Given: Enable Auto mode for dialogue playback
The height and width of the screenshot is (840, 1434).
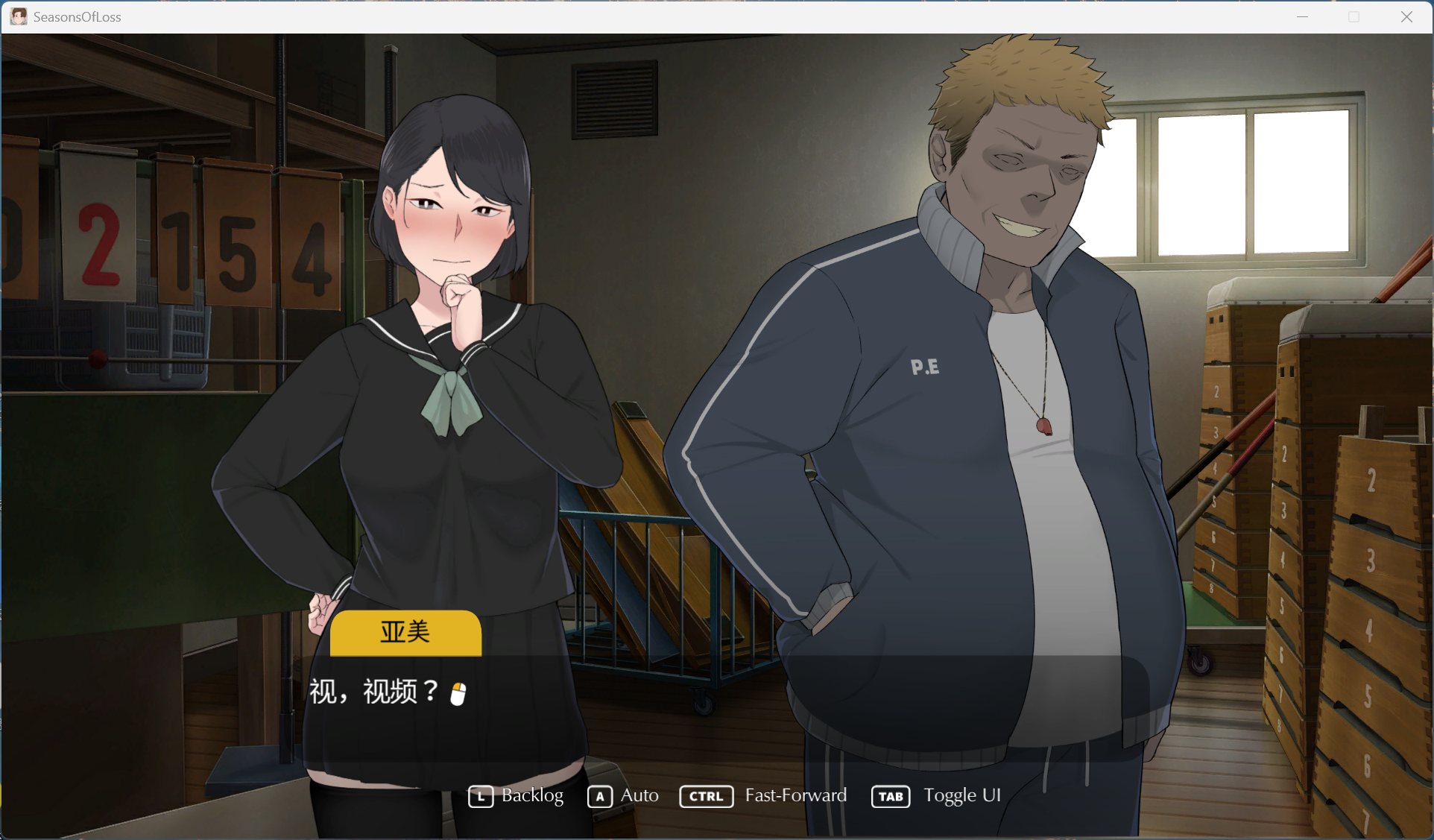Looking at the screenshot, I should tap(639, 796).
